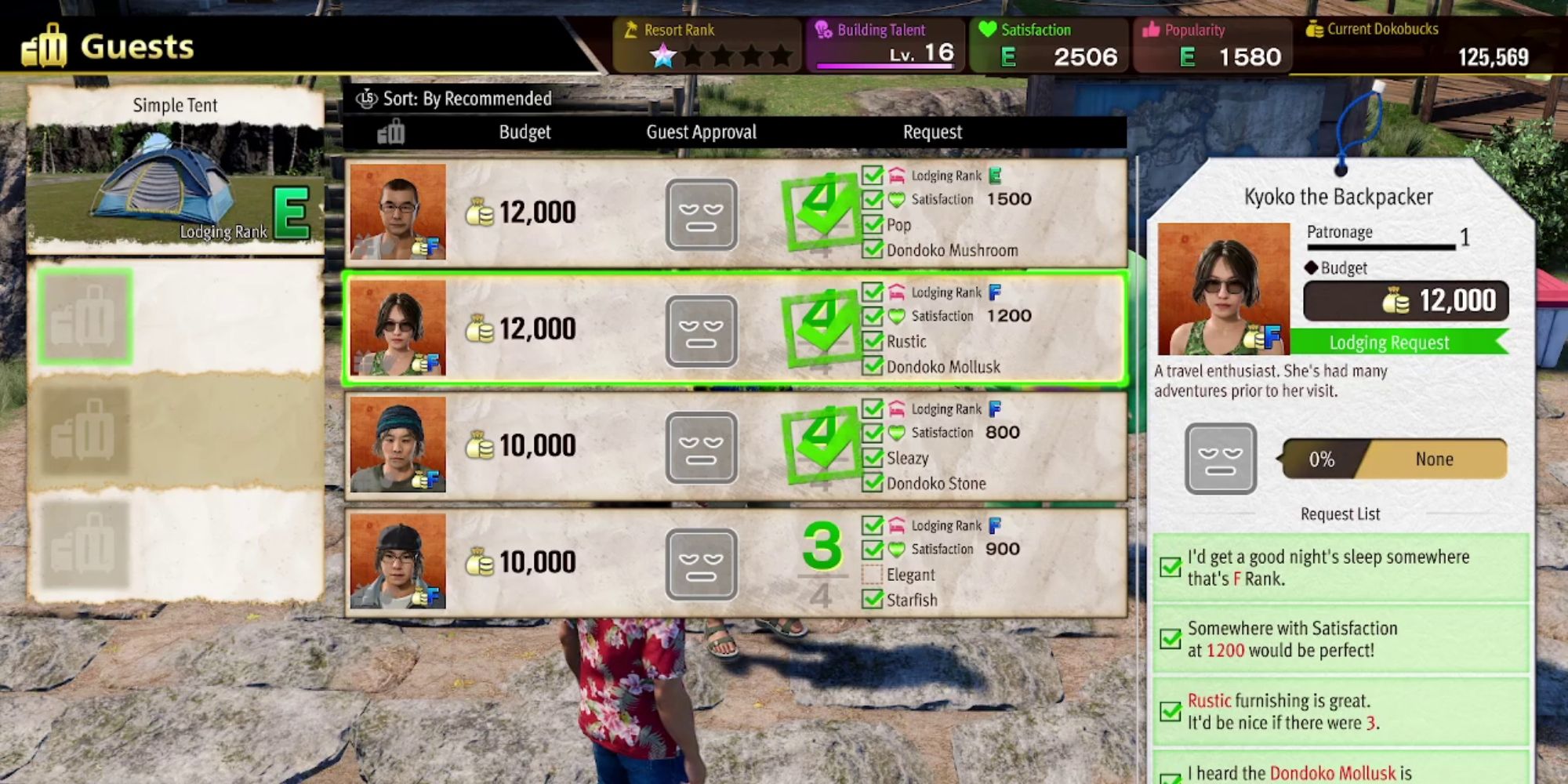
Task: Click the Building Talent lightbulb icon
Action: pyautogui.click(x=821, y=30)
